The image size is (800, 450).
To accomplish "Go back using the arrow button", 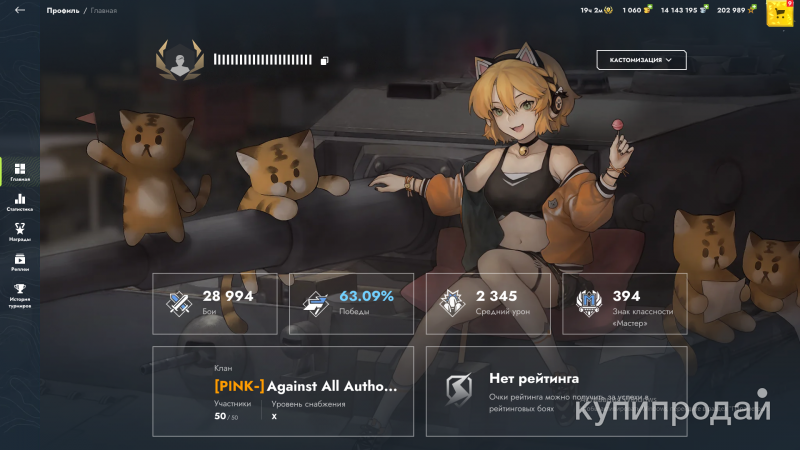I will [20, 10].
